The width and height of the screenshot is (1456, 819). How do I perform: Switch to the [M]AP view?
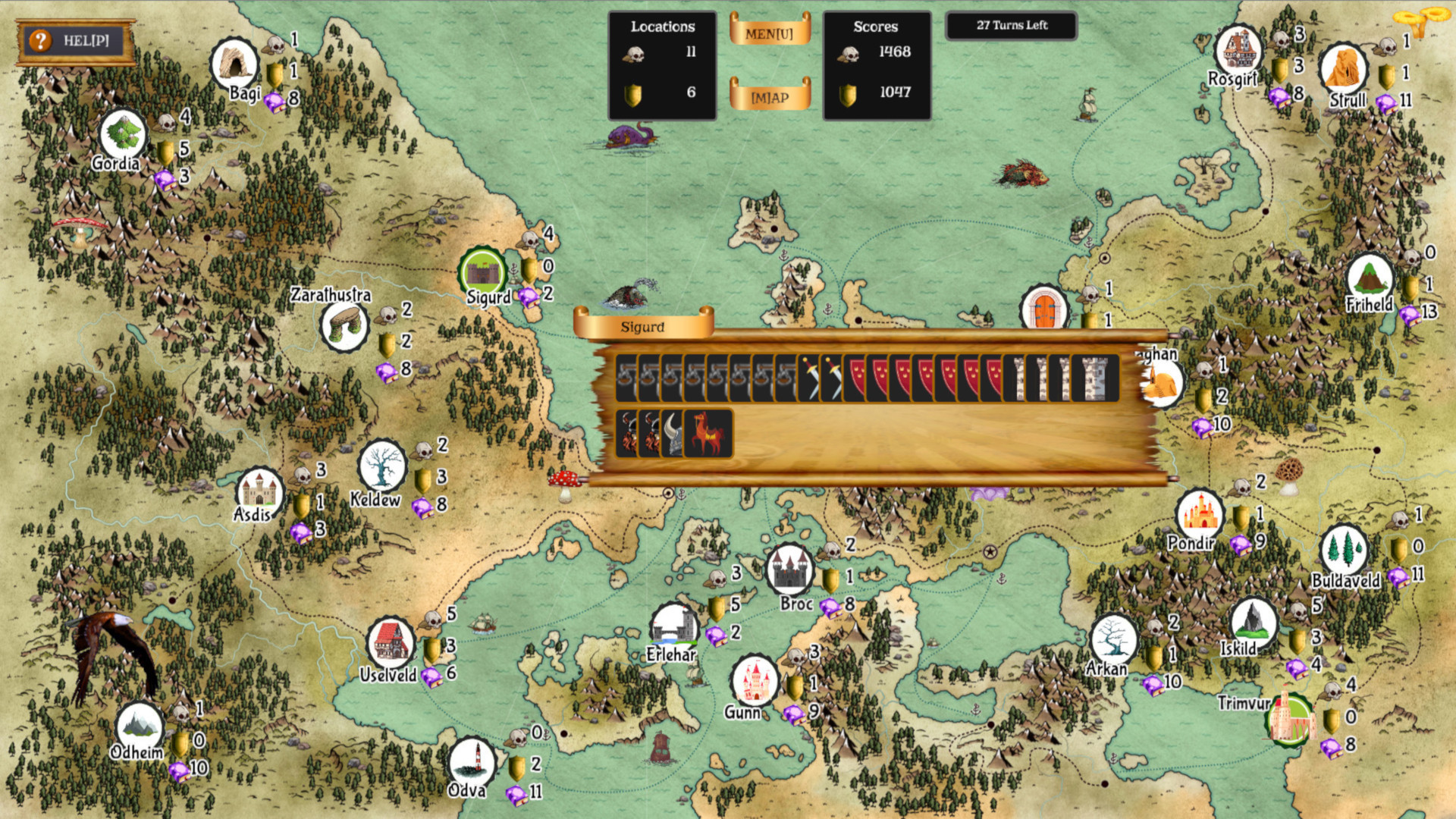tap(770, 96)
